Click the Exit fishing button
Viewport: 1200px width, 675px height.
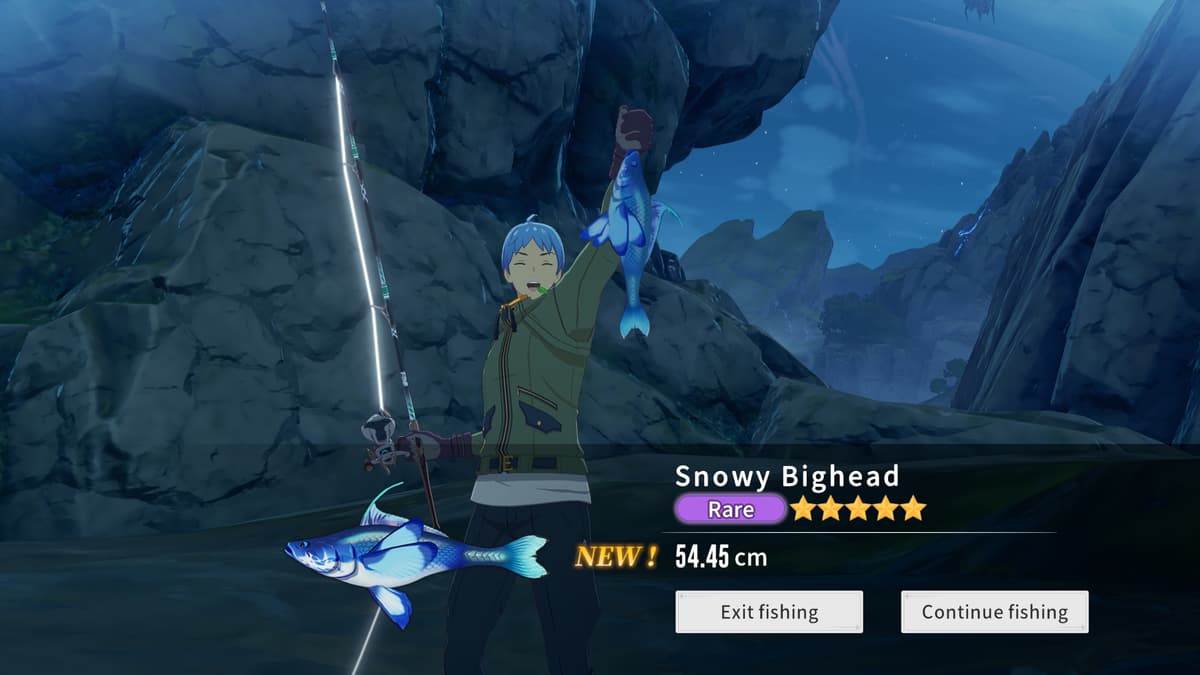[x=769, y=612]
